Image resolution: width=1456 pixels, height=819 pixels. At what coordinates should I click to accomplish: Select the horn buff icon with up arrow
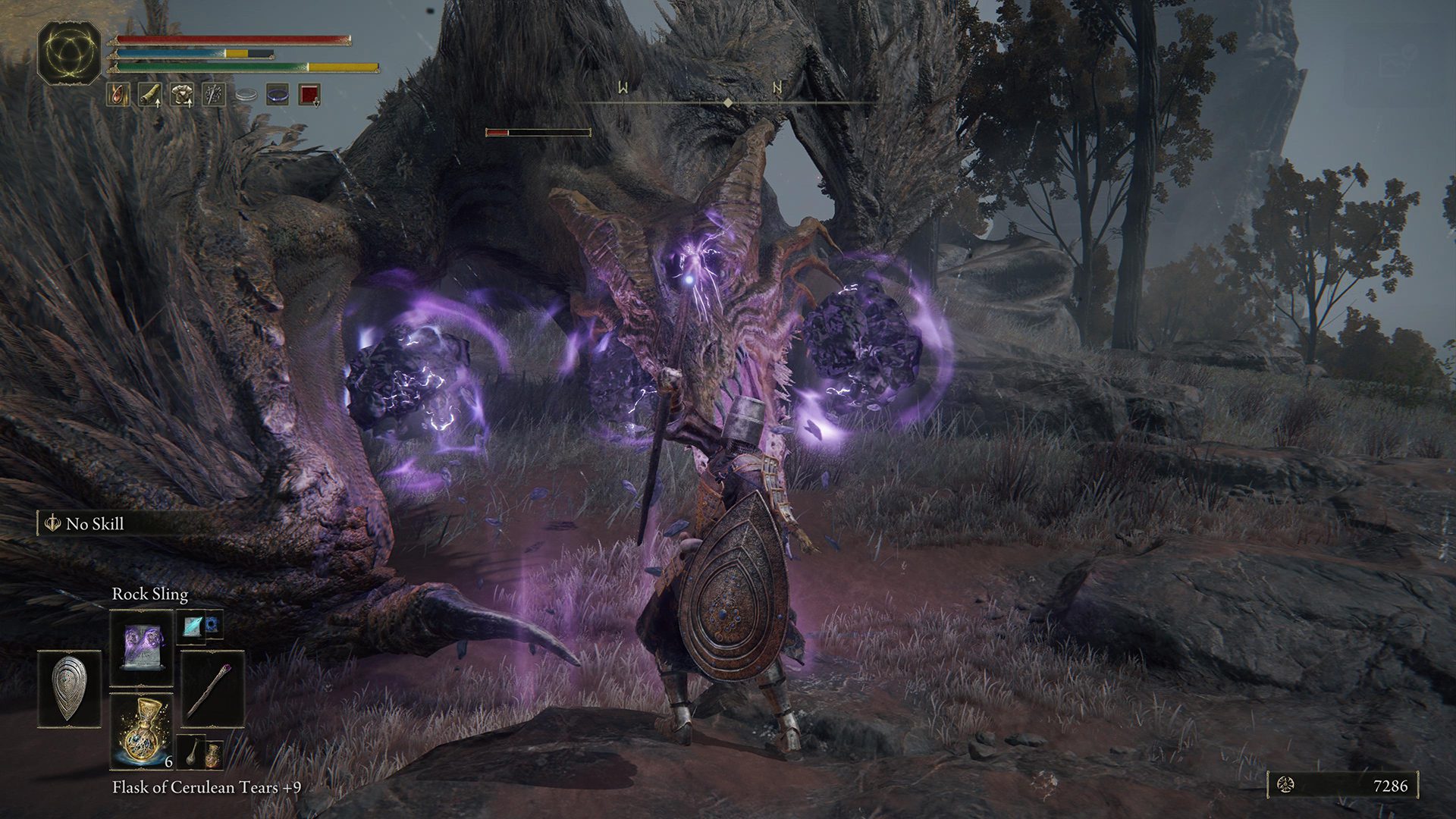pyautogui.click(x=150, y=95)
